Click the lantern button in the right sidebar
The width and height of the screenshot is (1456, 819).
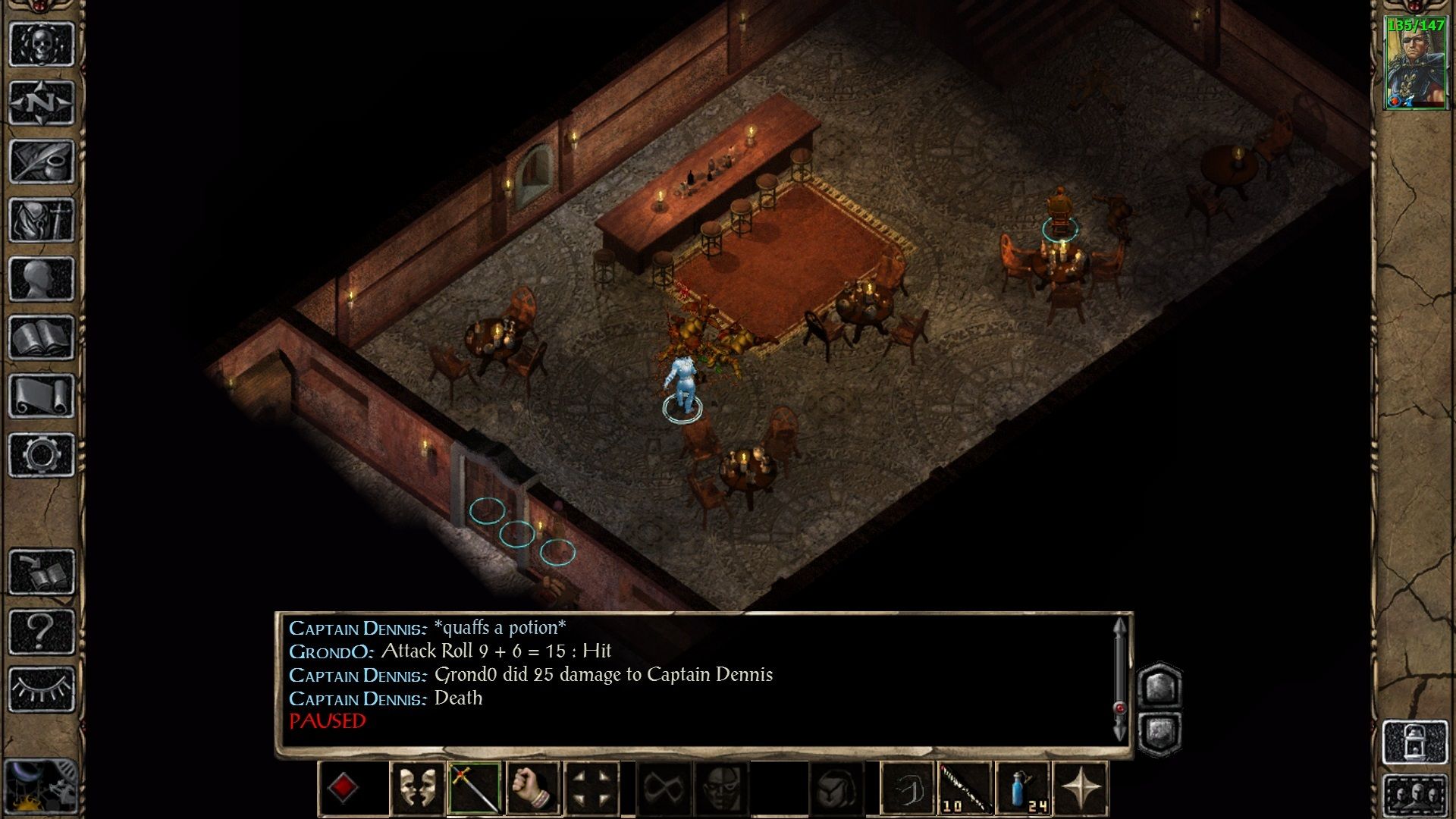[1415, 742]
